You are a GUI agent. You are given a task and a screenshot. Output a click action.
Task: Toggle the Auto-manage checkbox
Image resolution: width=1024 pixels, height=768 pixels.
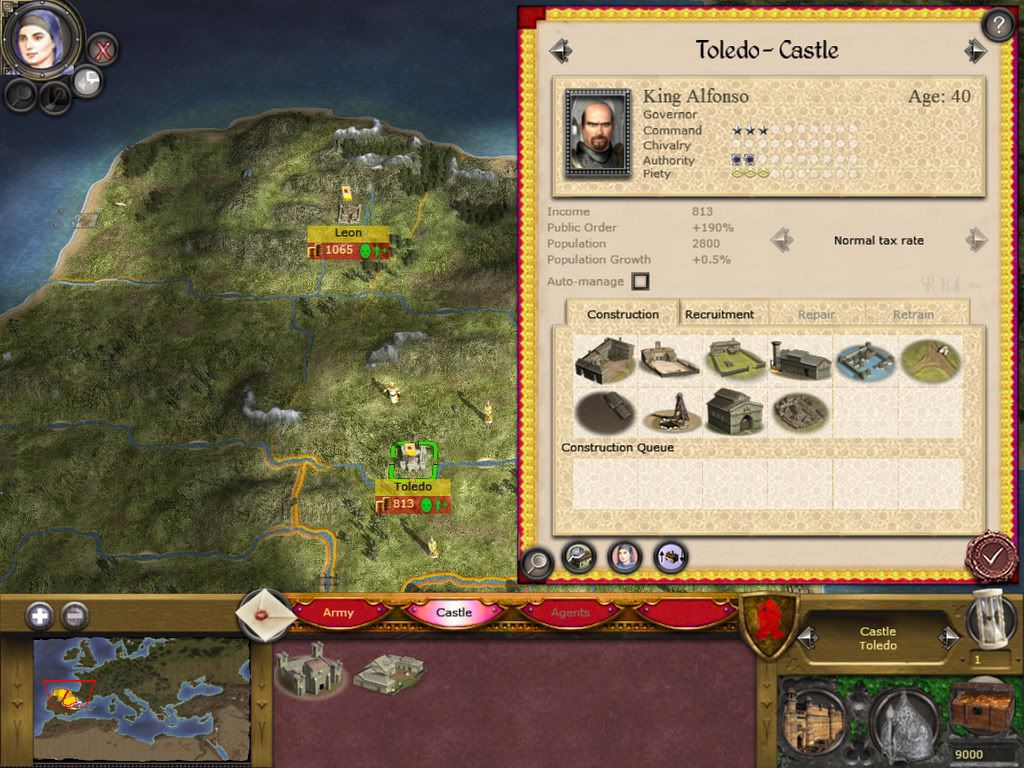[640, 282]
